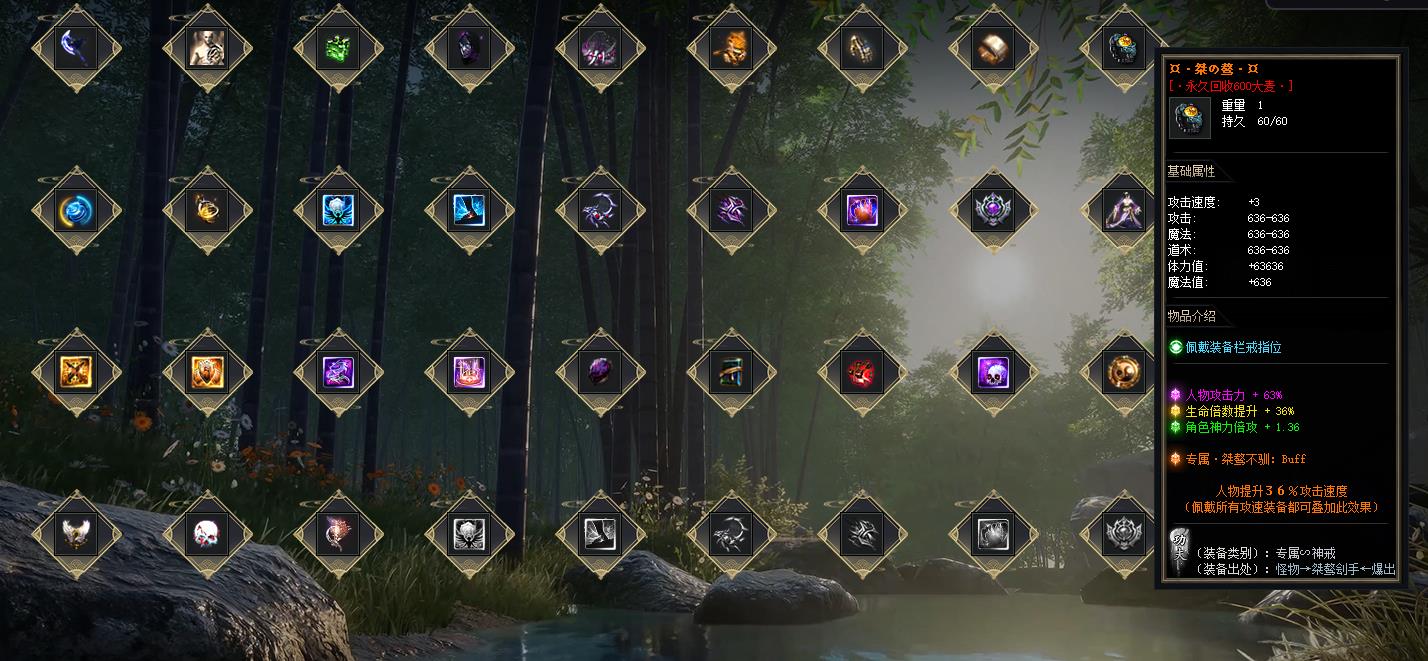Select the blue scythe item slot
1428x661 pixels.
pyautogui.click(x=76, y=47)
